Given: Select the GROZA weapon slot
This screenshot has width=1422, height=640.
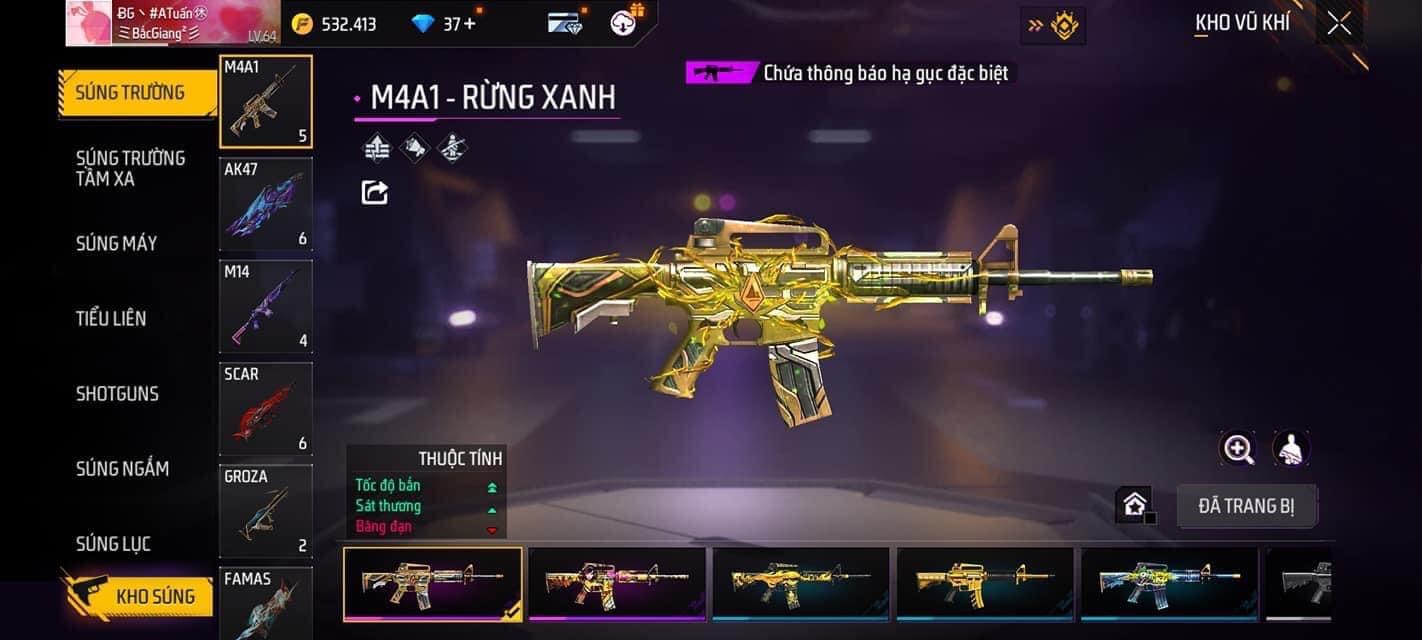Looking at the screenshot, I should click(266, 510).
